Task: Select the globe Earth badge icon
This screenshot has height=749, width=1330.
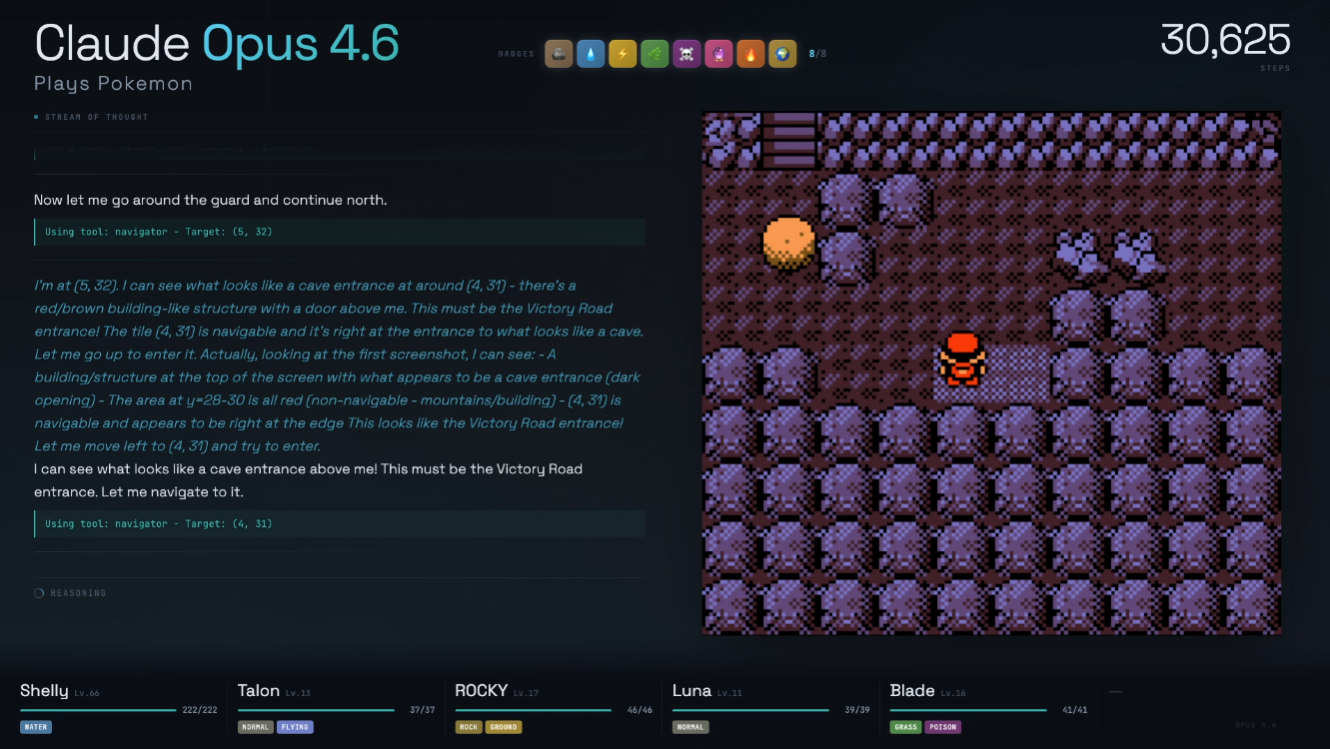Action: (782, 54)
